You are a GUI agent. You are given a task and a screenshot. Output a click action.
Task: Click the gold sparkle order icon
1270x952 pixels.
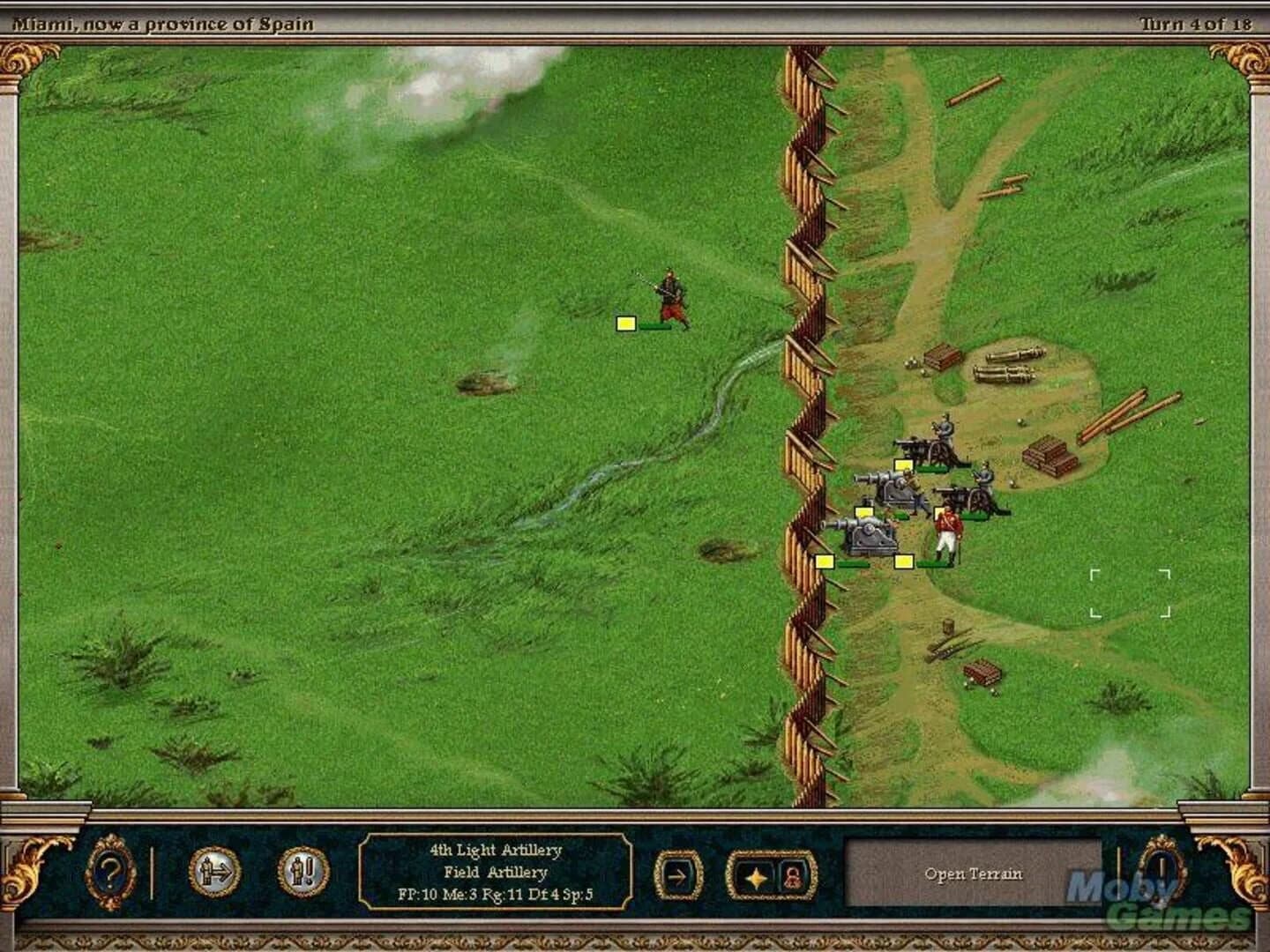[757, 875]
